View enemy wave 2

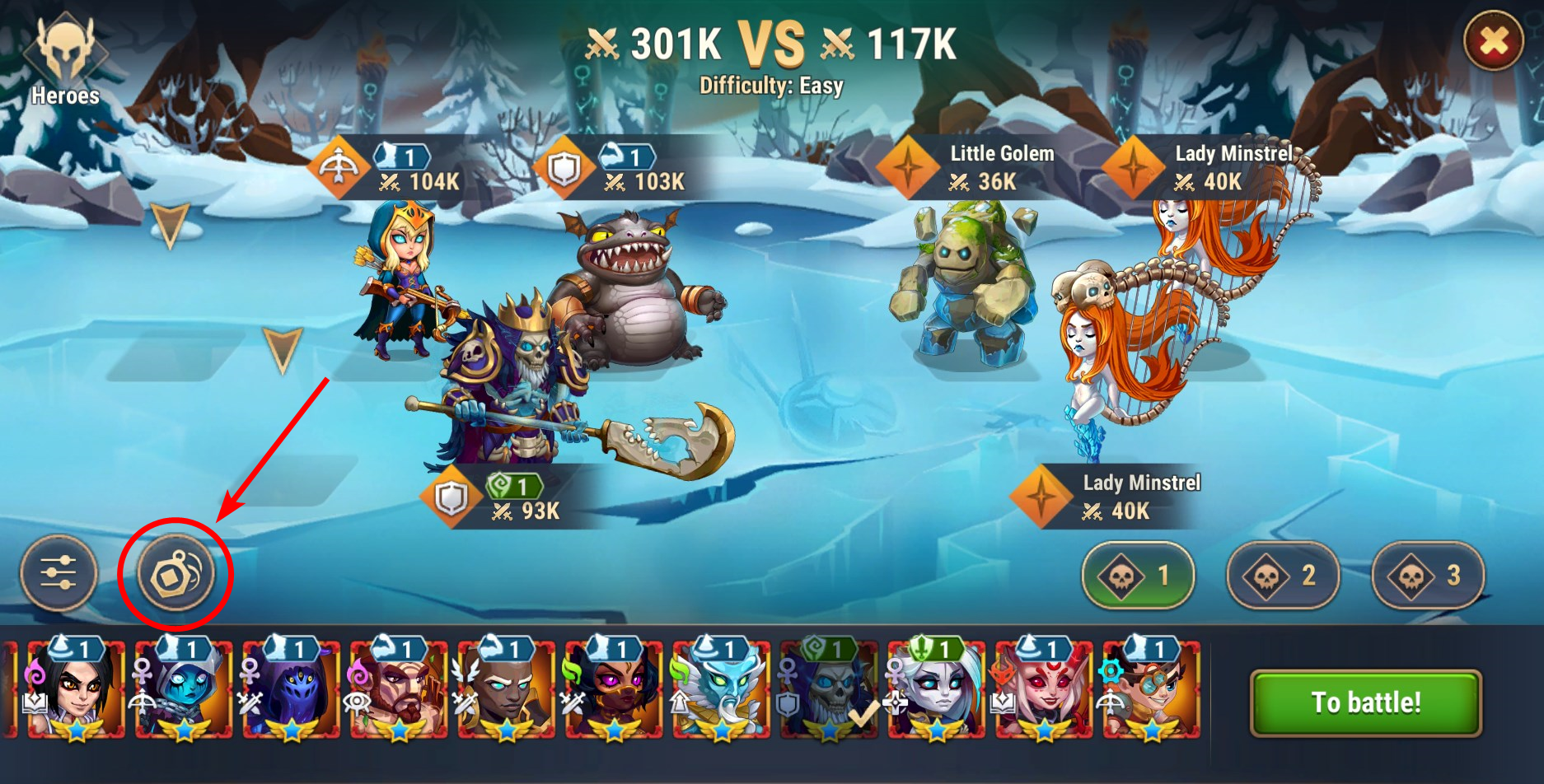tap(1282, 576)
